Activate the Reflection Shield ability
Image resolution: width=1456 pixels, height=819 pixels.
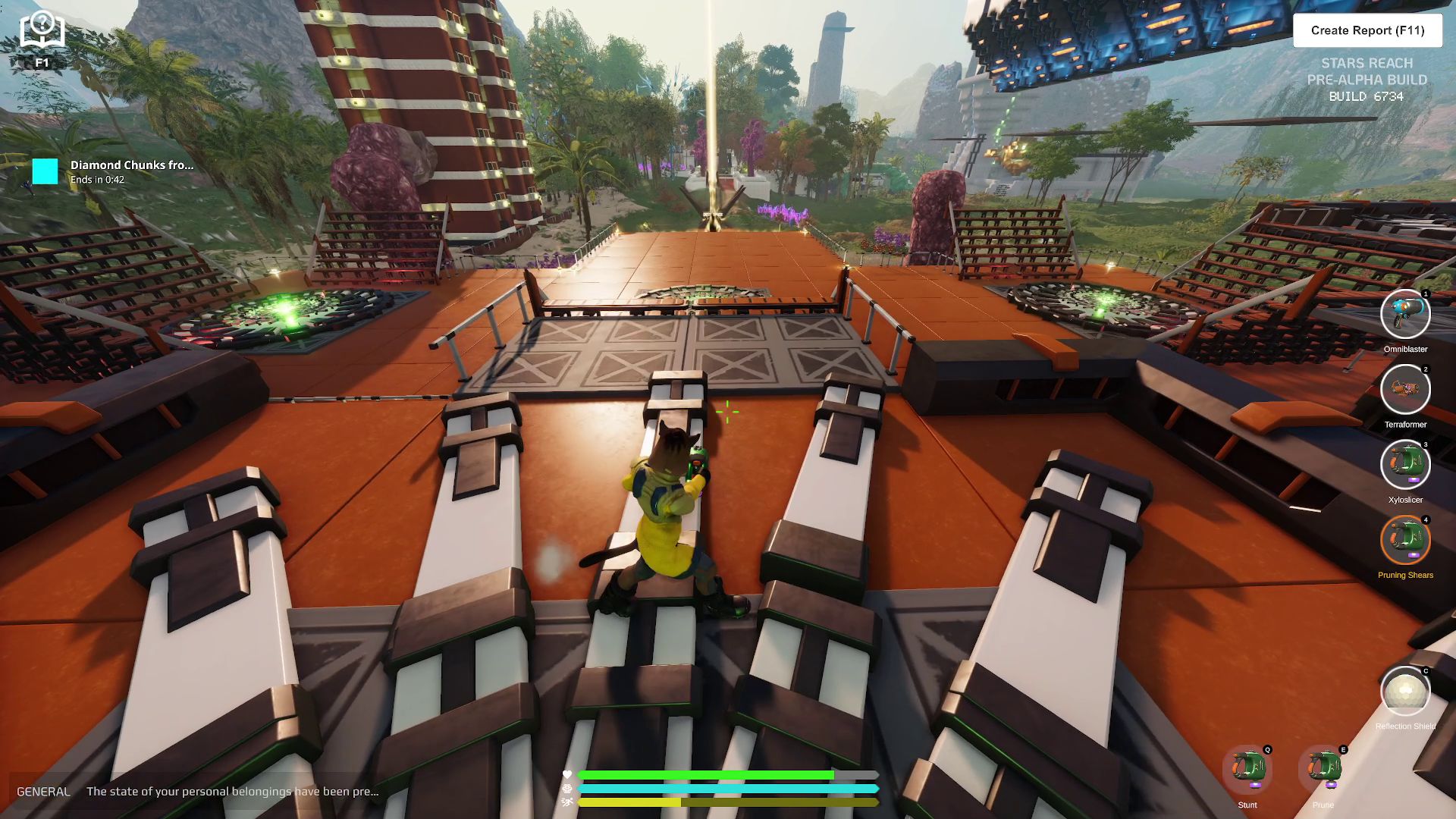tap(1405, 691)
